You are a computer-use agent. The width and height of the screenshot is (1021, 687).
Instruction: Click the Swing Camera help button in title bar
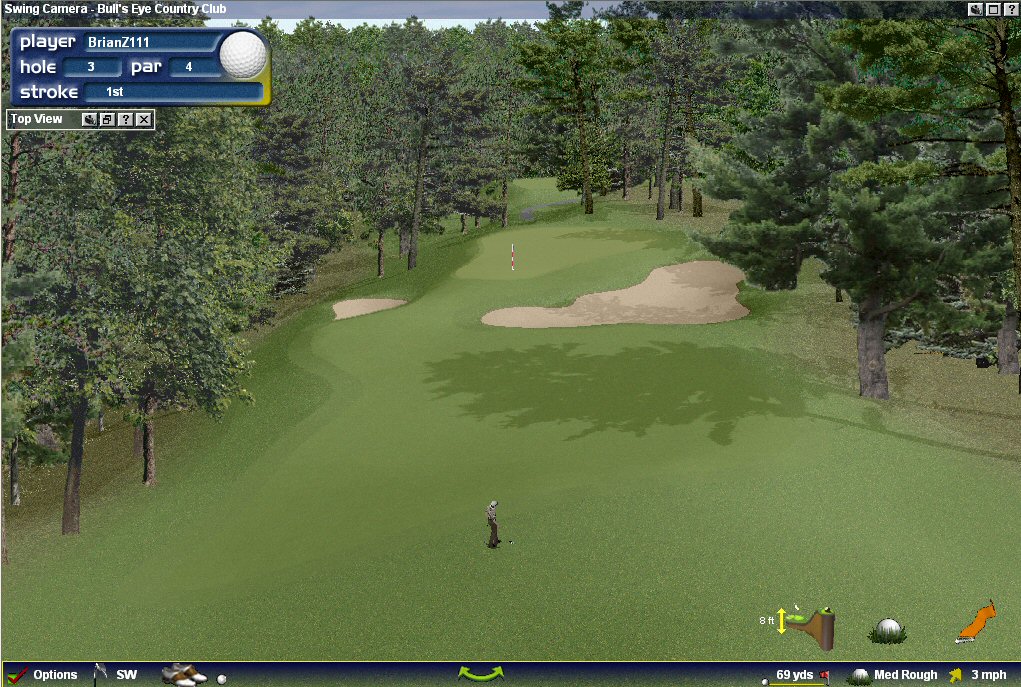point(1010,9)
